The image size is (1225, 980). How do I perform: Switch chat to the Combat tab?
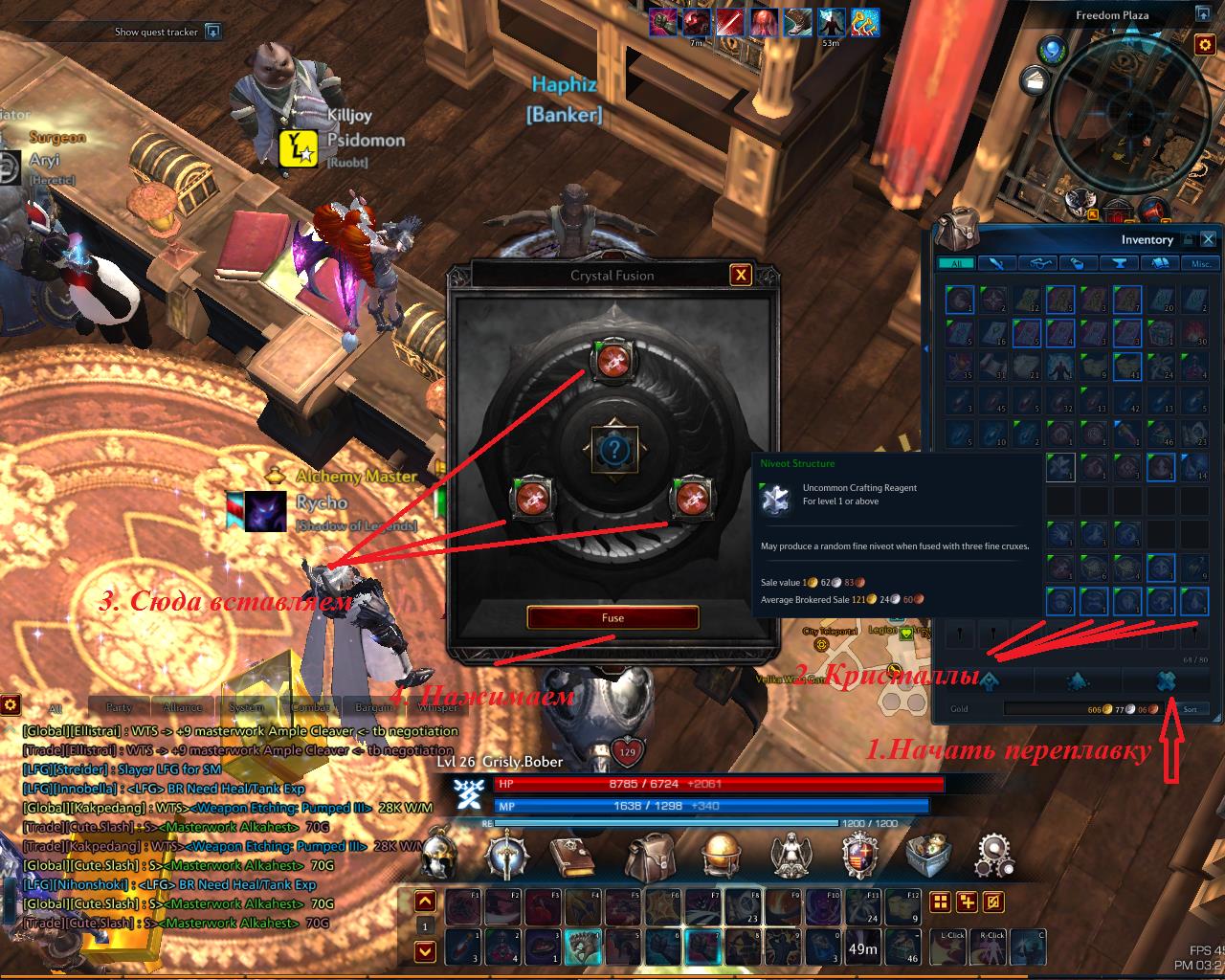[x=310, y=707]
